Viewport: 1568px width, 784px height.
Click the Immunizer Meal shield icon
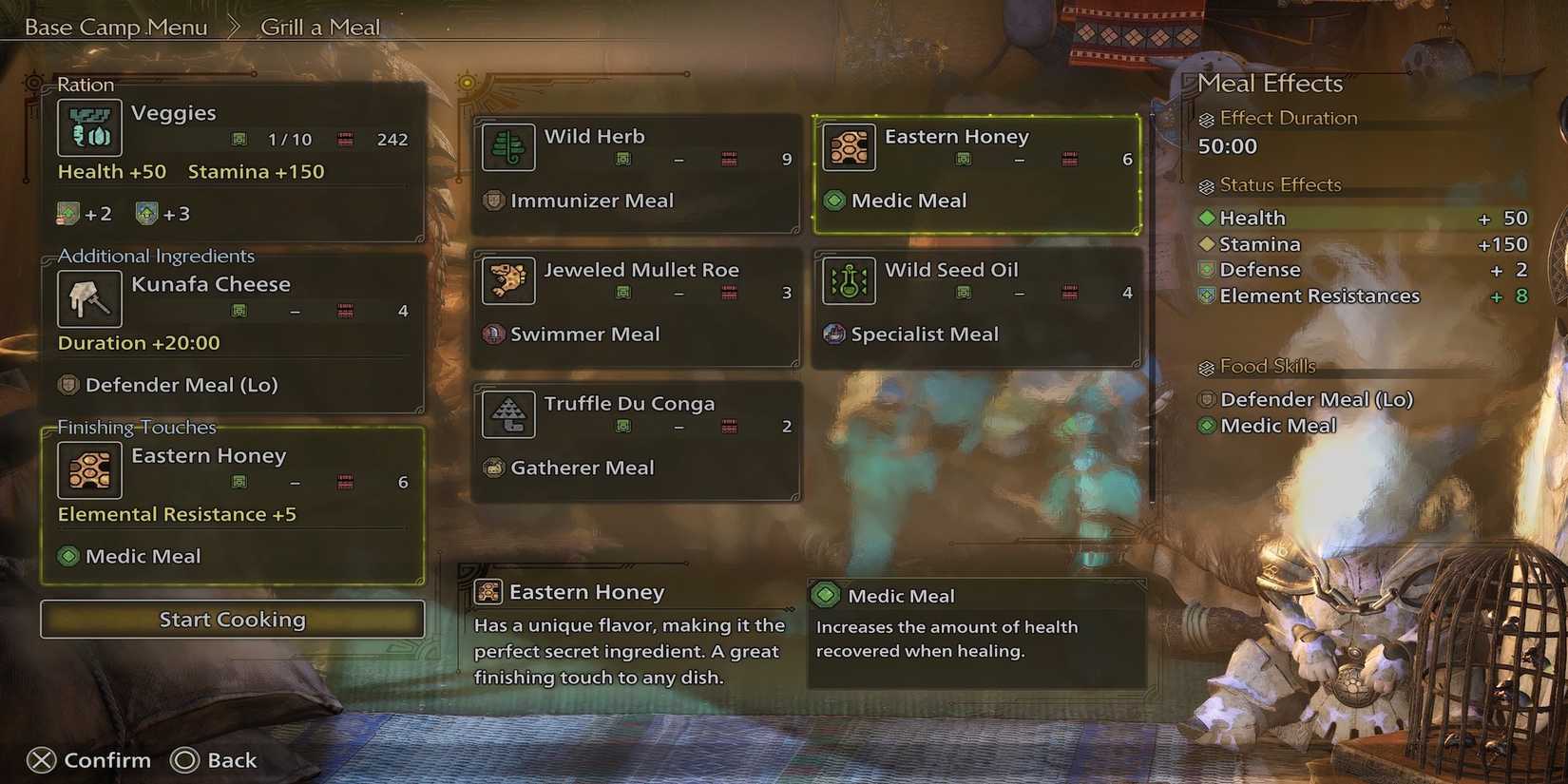492,201
